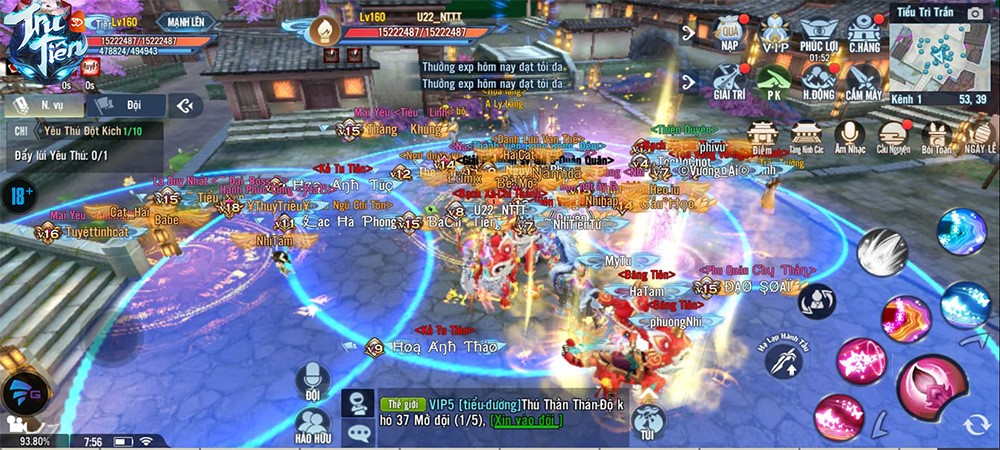Open the H.Động activities menu
1000x450 pixels.
(x=819, y=80)
